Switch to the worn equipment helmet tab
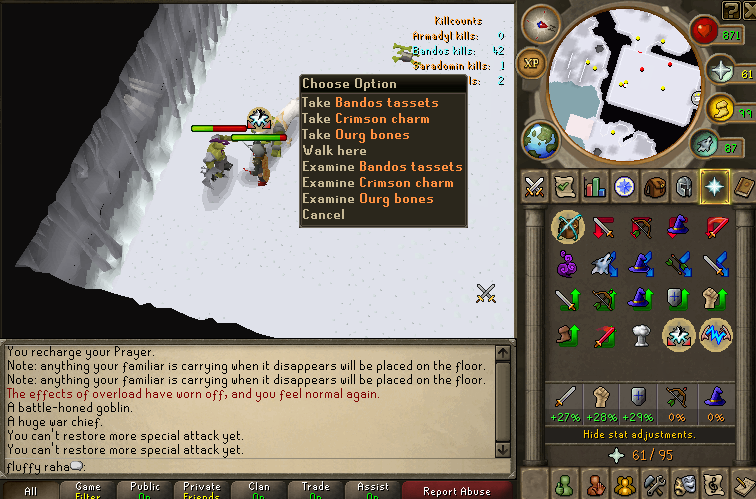Viewport: 756px width, 499px height. [x=685, y=187]
